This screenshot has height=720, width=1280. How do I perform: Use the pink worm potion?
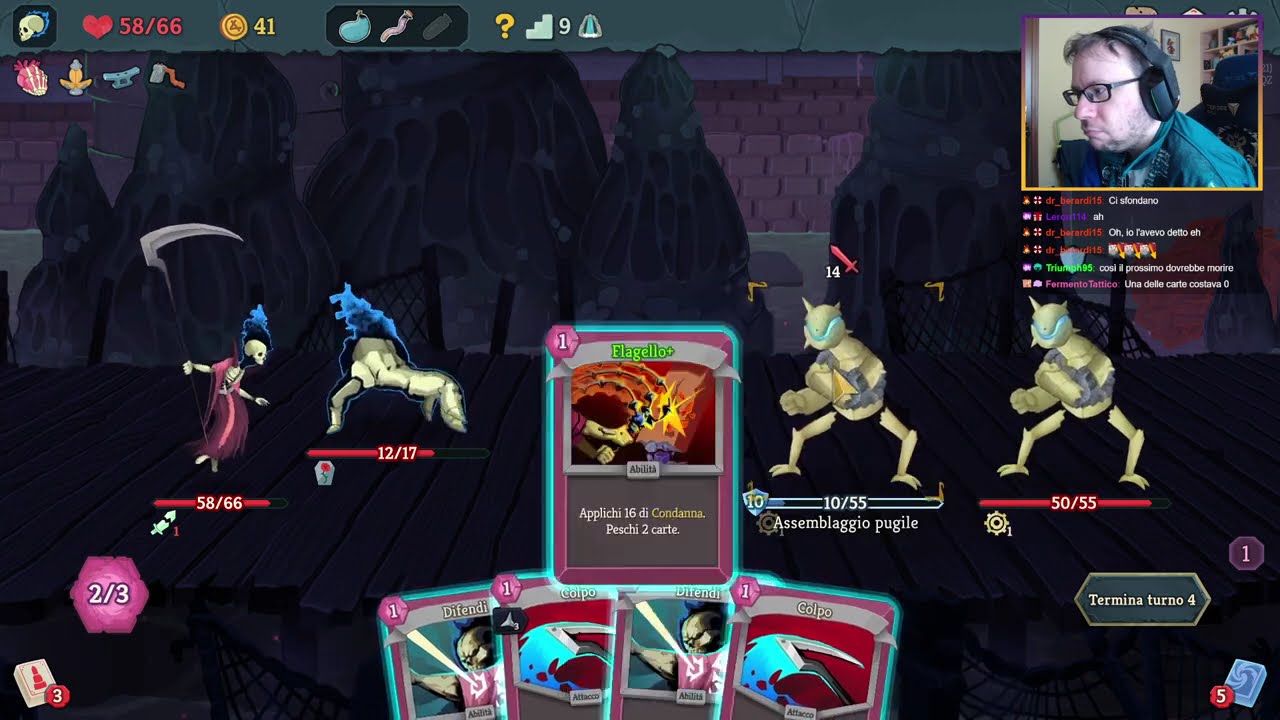click(397, 27)
